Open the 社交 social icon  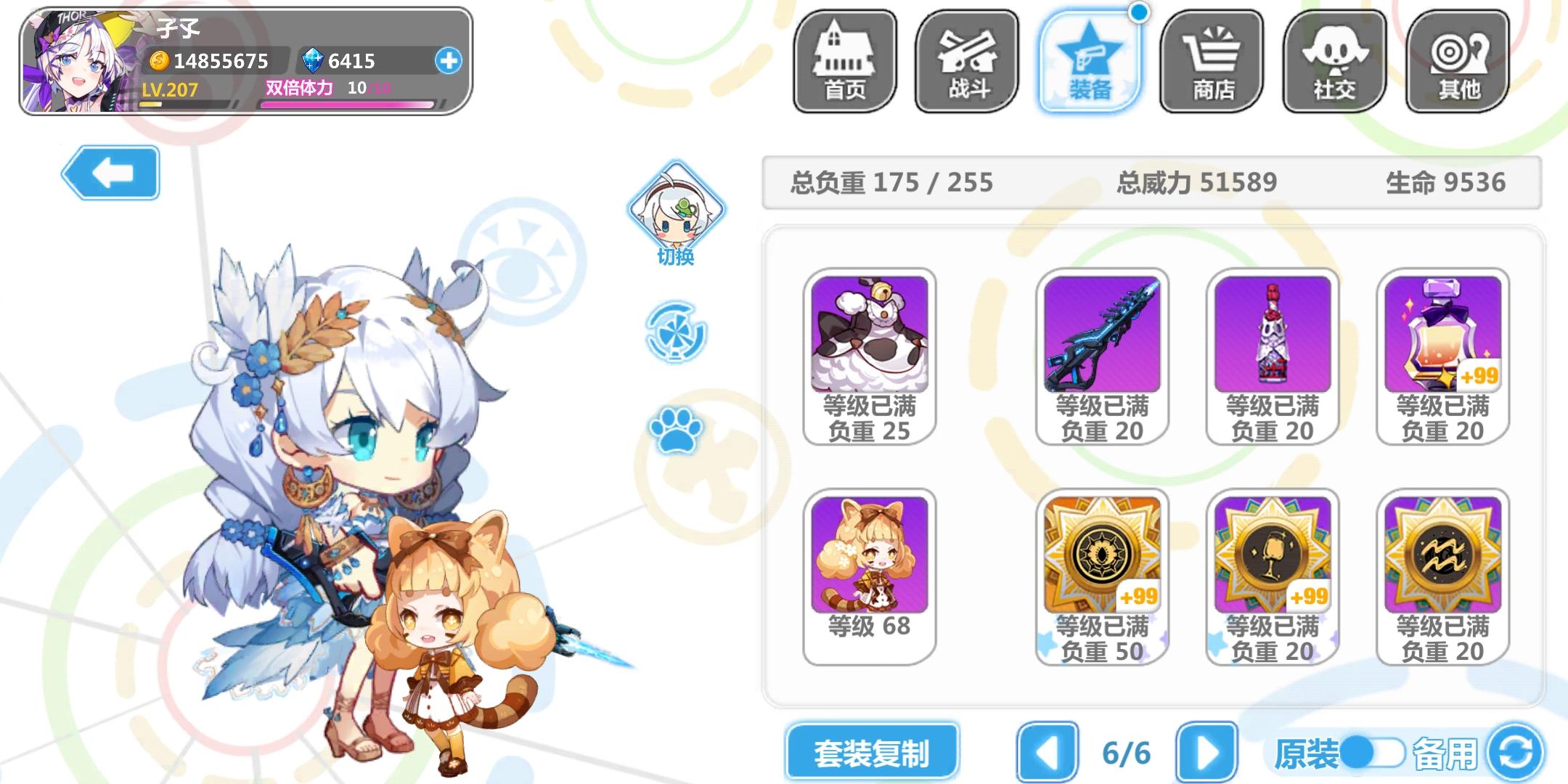point(1333,62)
